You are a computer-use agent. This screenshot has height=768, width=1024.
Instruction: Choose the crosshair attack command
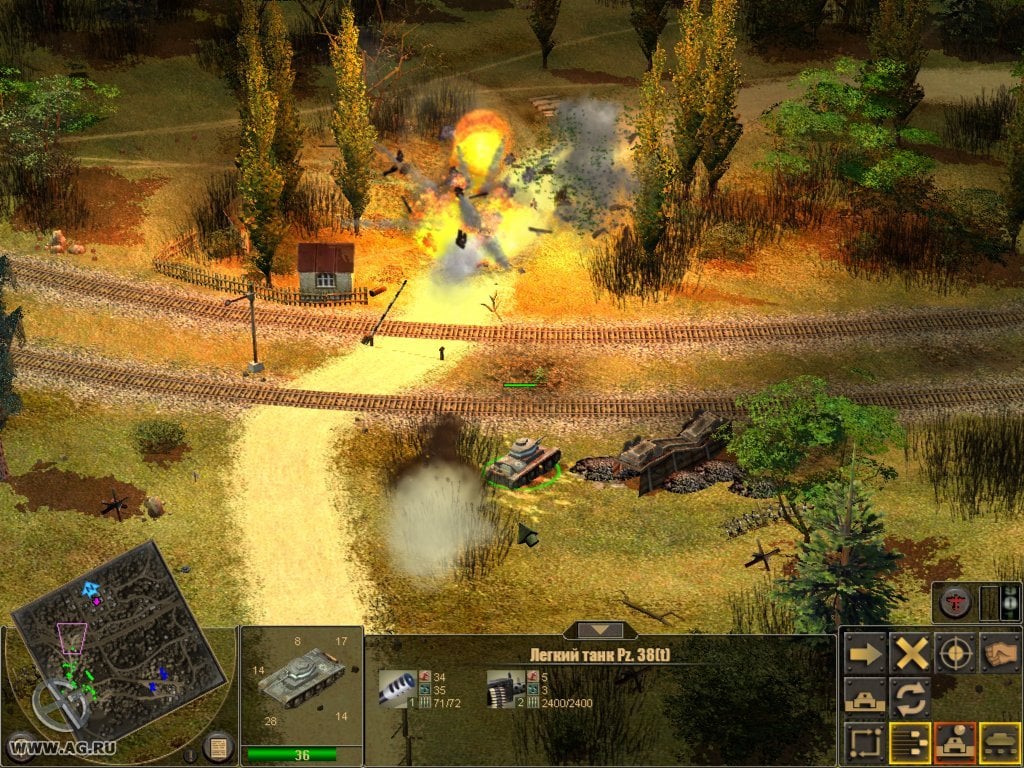tap(955, 654)
